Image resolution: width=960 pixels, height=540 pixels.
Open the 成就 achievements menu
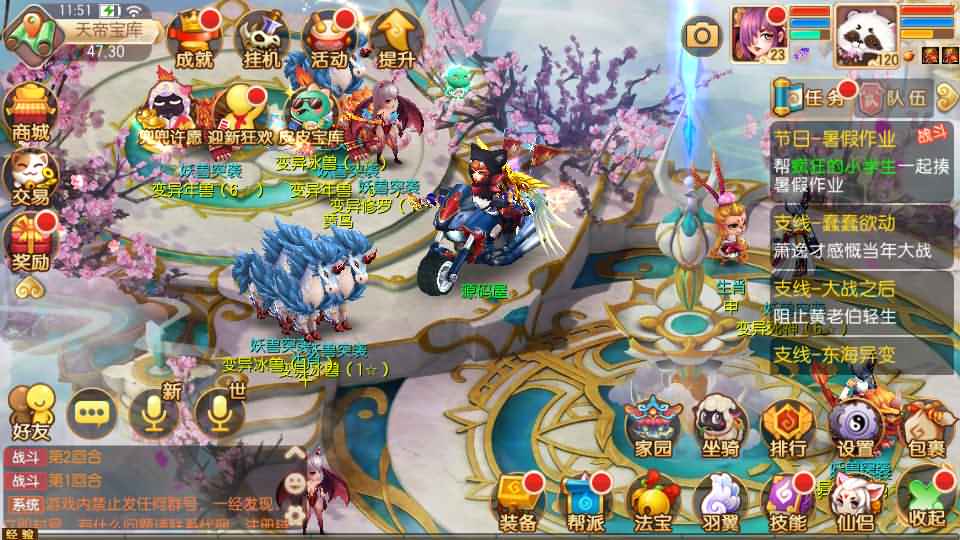point(193,40)
